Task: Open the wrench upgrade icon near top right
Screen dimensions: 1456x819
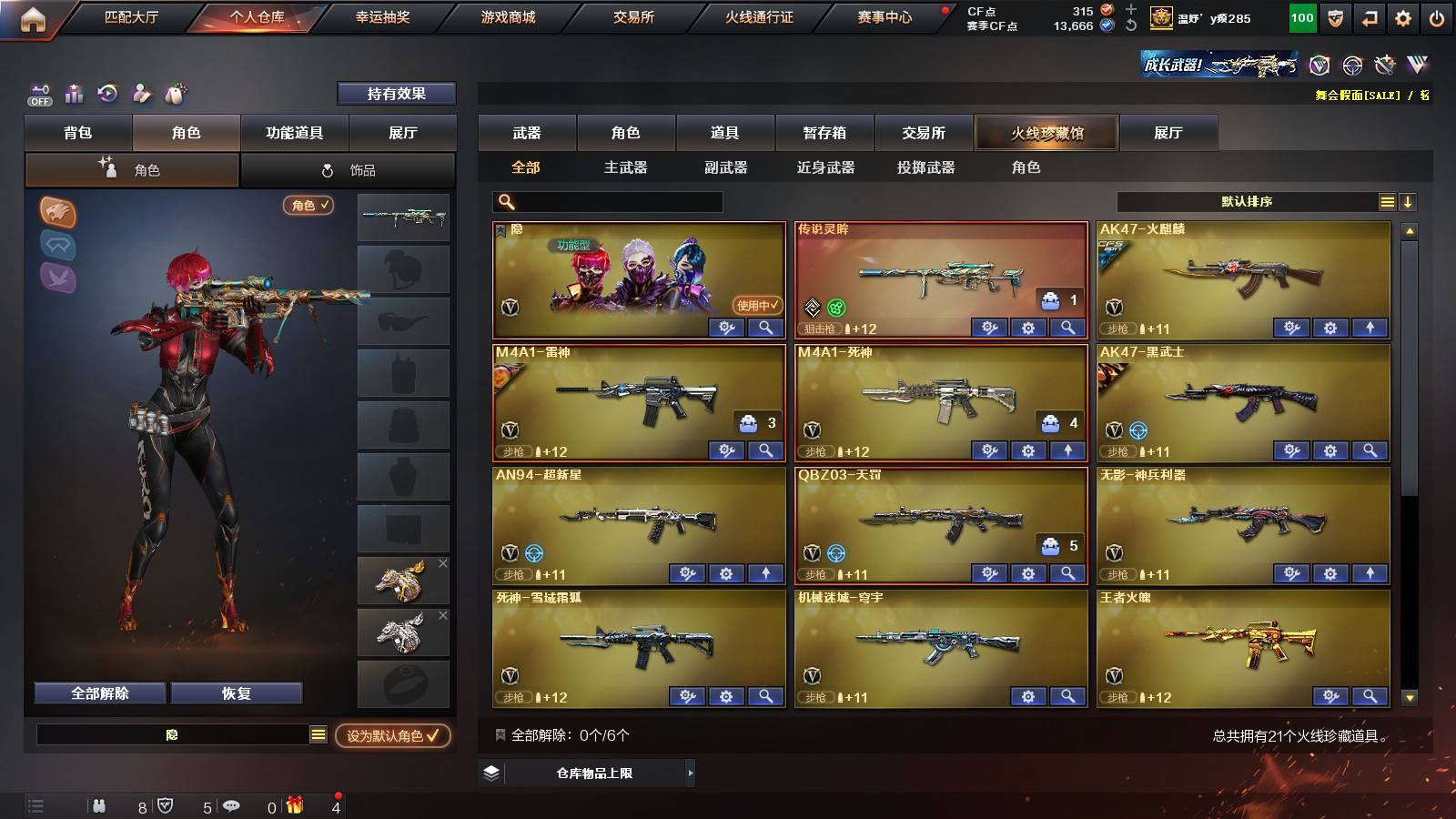Action: 1383,66
